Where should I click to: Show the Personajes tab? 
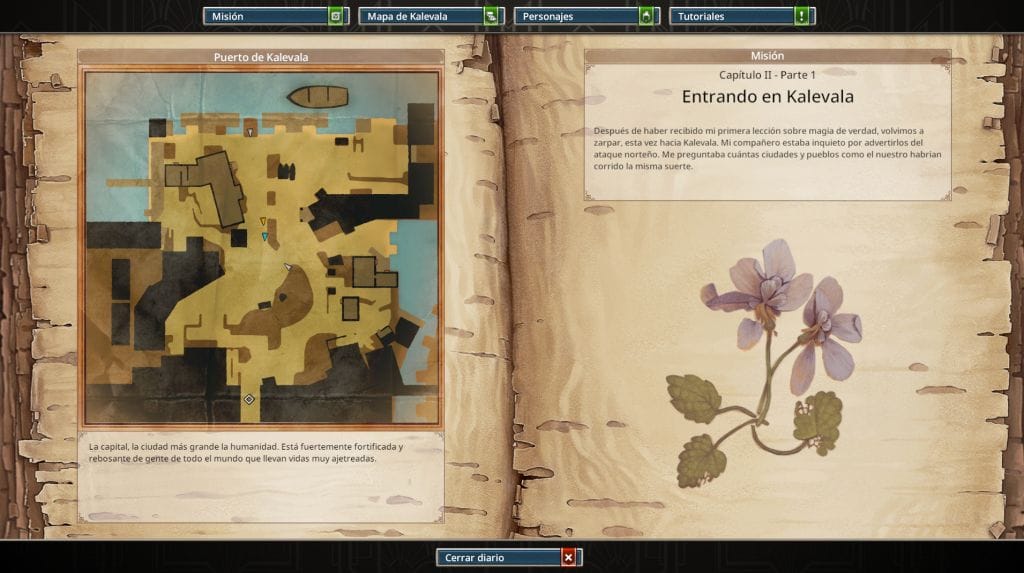click(x=584, y=16)
